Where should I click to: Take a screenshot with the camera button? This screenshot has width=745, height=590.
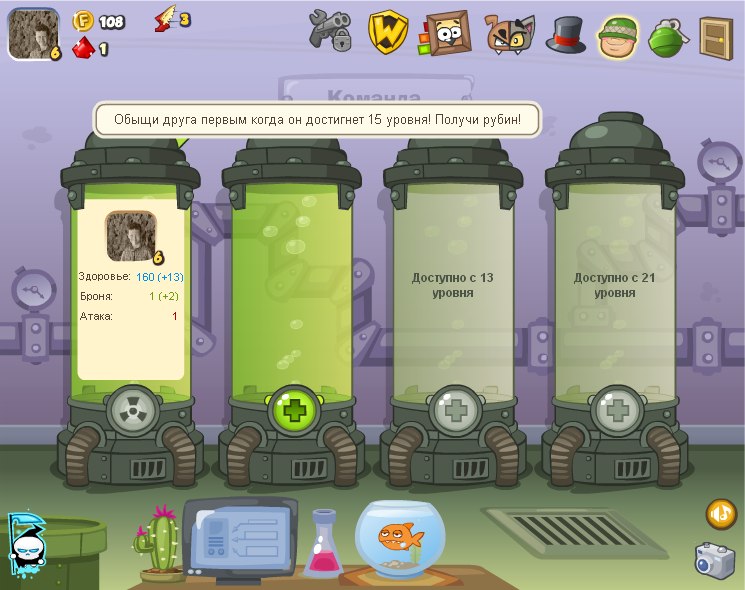715,560
